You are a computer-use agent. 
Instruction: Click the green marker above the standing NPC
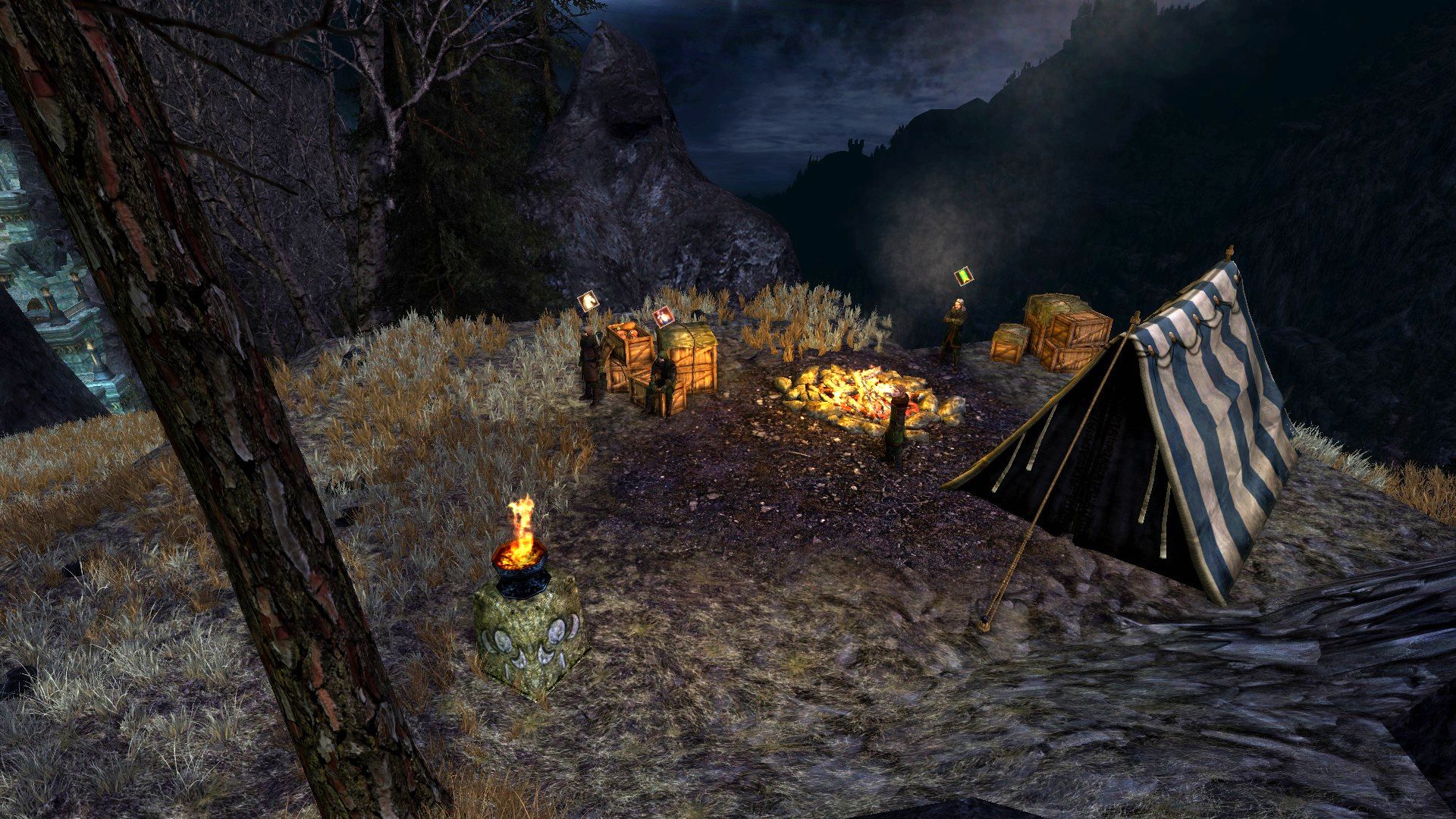[x=964, y=276]
